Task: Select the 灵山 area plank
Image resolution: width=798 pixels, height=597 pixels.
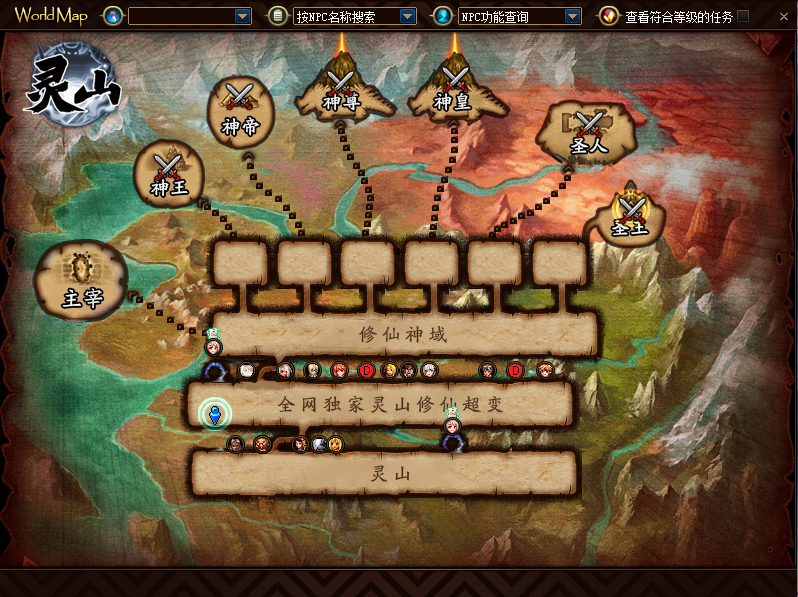Action: 385,473
